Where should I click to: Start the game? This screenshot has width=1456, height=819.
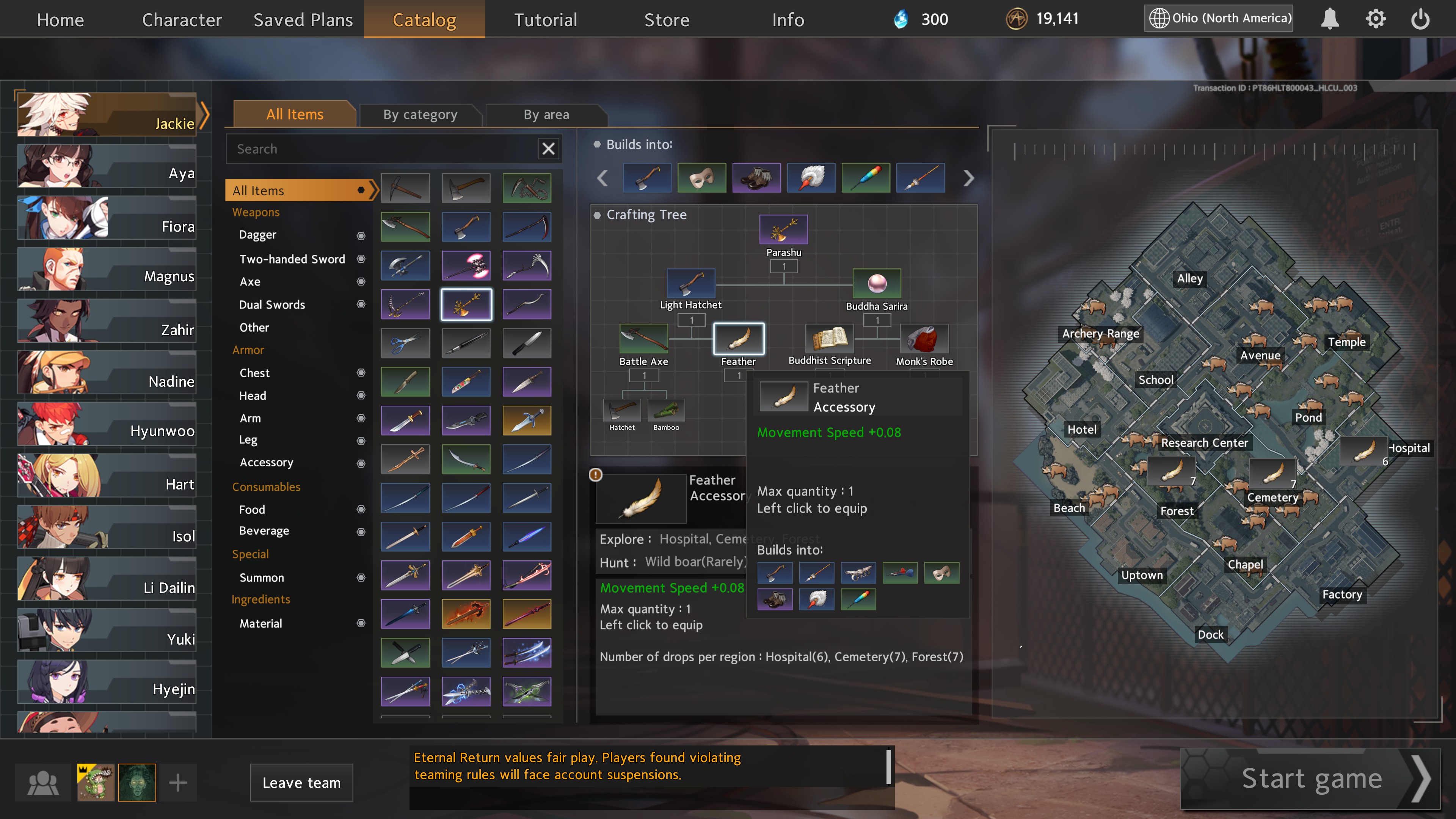tap(1311, 779)
